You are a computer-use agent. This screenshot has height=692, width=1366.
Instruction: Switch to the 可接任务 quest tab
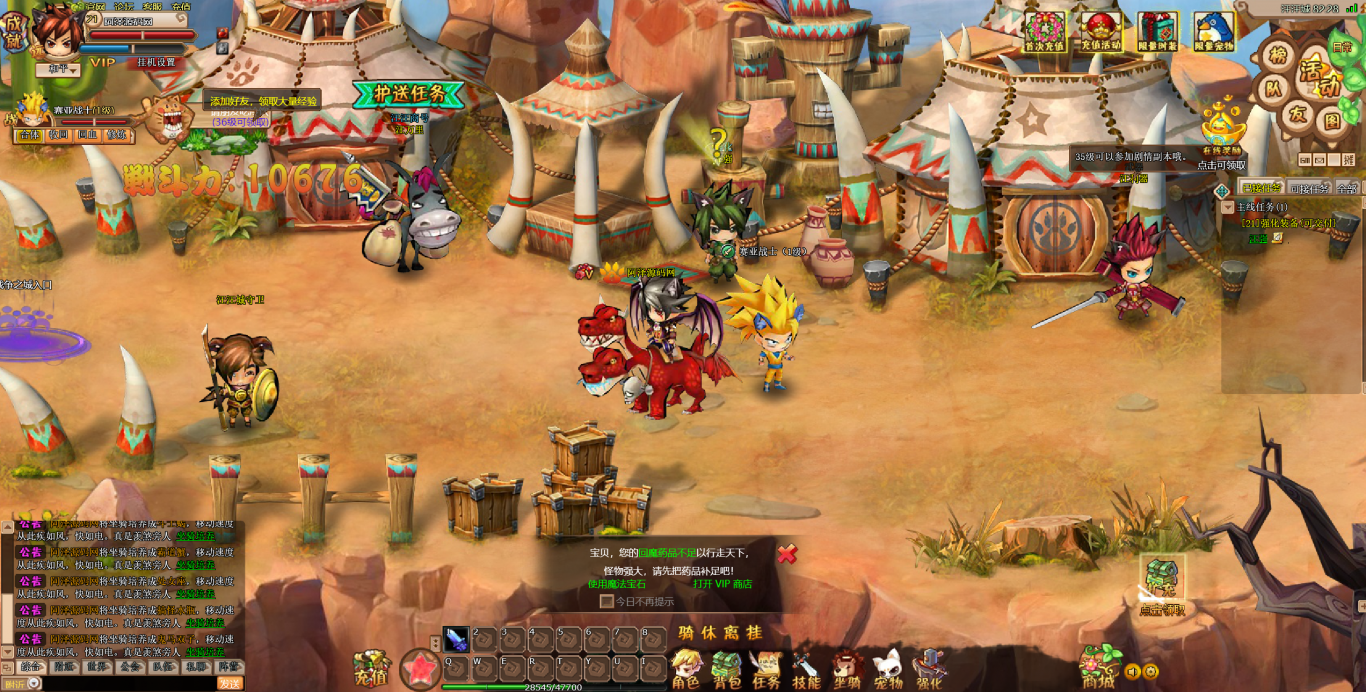(1309, 188)
